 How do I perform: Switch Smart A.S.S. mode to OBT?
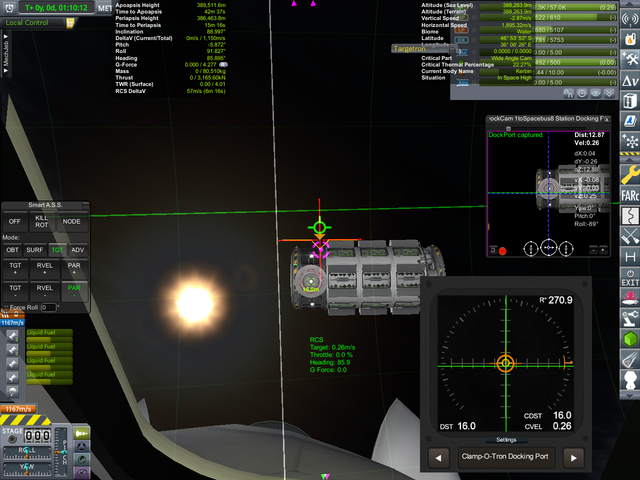tap(13, 250)
